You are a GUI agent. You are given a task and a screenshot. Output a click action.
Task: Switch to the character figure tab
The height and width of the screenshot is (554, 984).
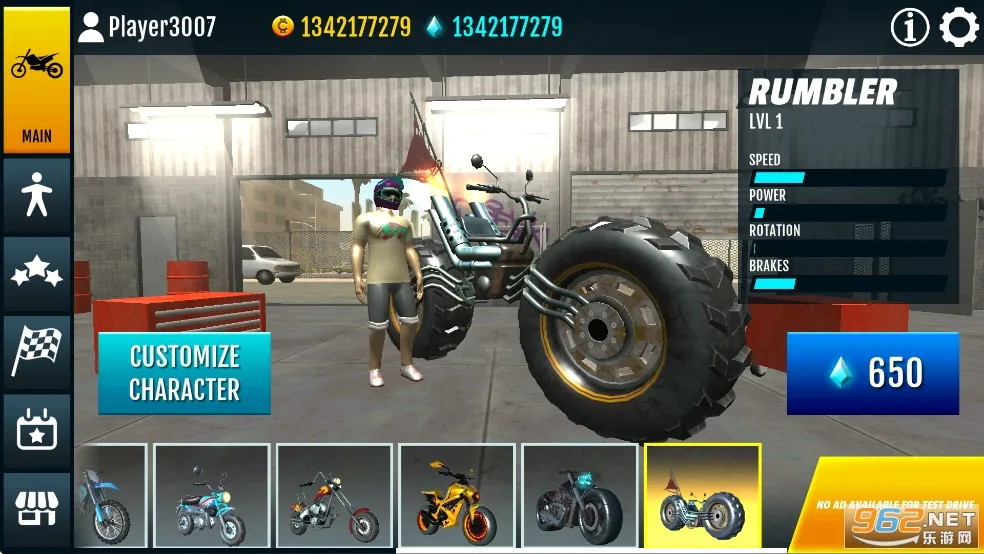pos(36,196)
